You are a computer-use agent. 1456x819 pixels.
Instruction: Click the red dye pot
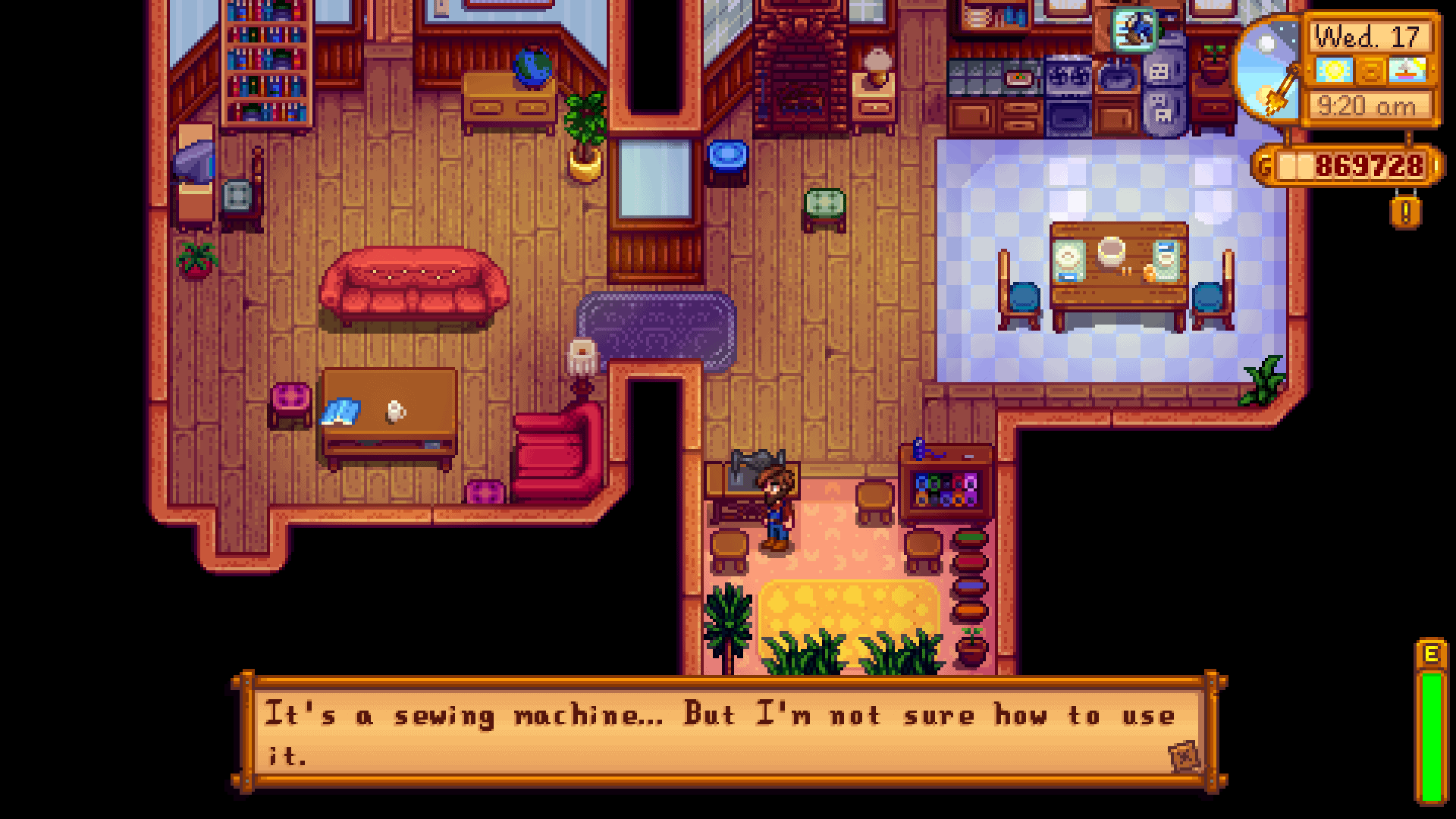coord(971,561)
